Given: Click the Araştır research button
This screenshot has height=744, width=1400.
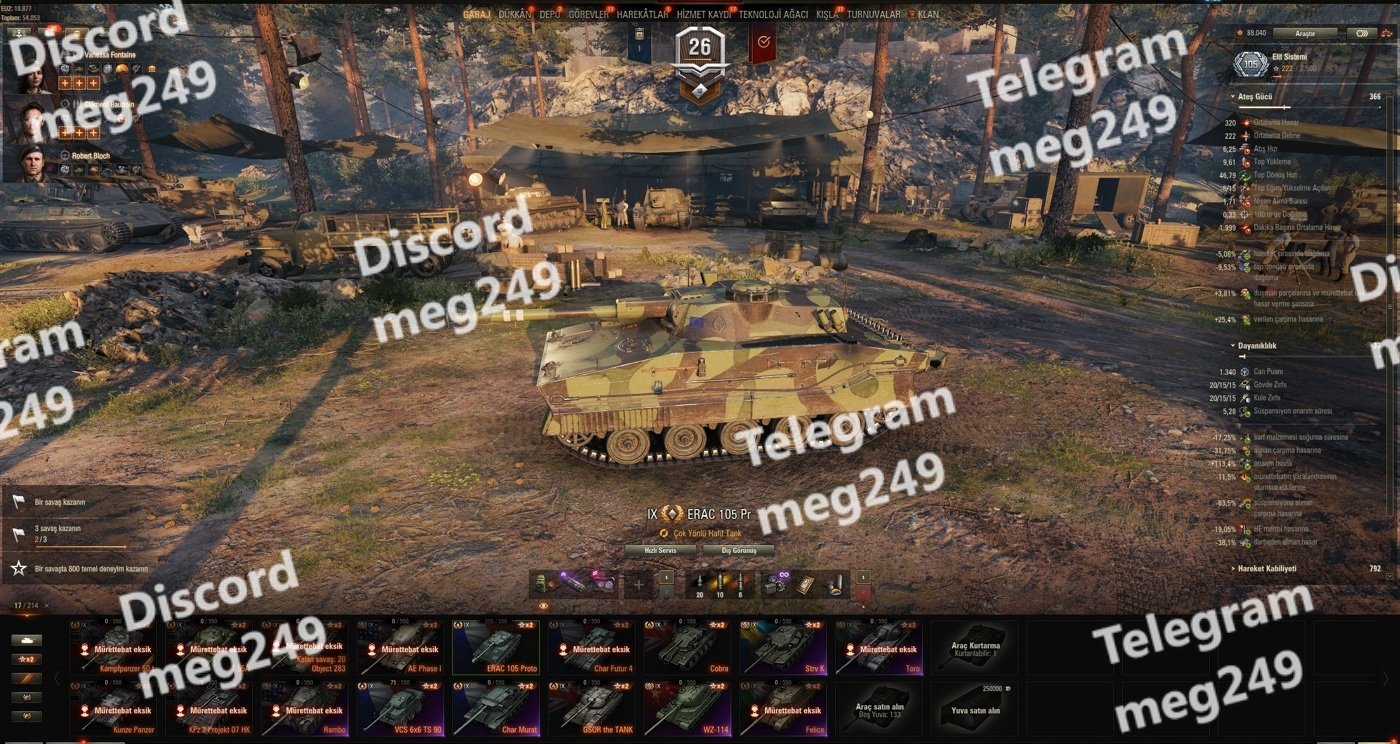Looking at the screenshot, I should (x=1304, y=33).
